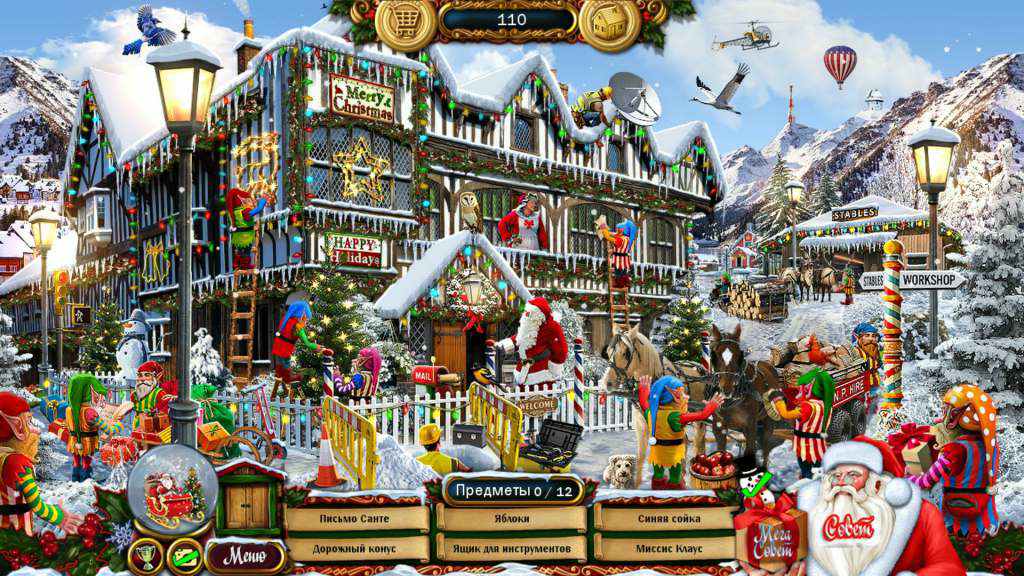The width and height of the screenshot is (1024, 576).
Task: Select the 'Яблоки' item entry
Action: coord(512,519)
